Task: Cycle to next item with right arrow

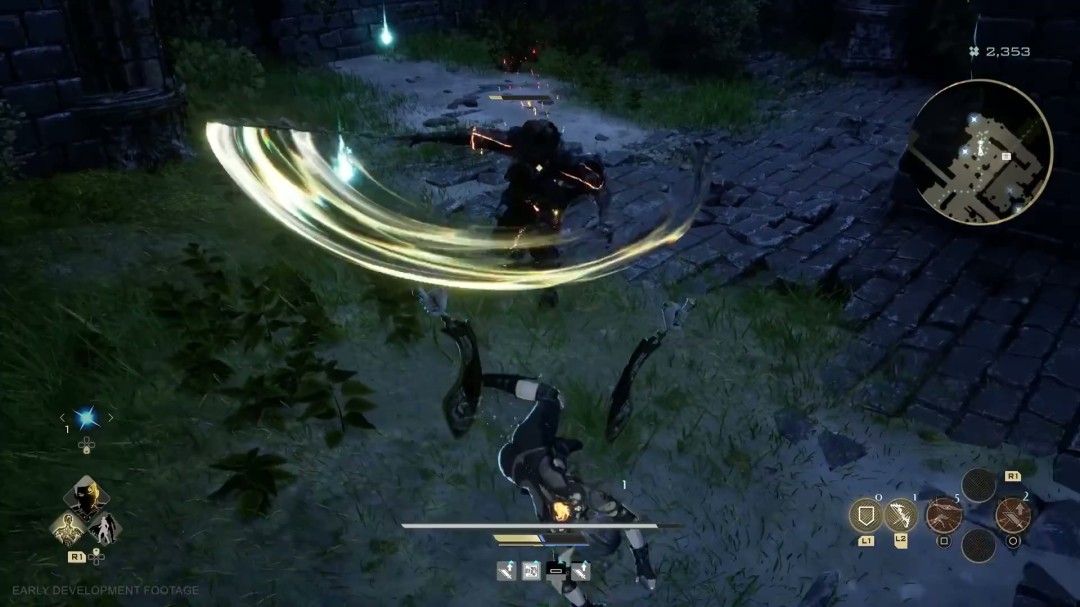Action: [111, 418]
